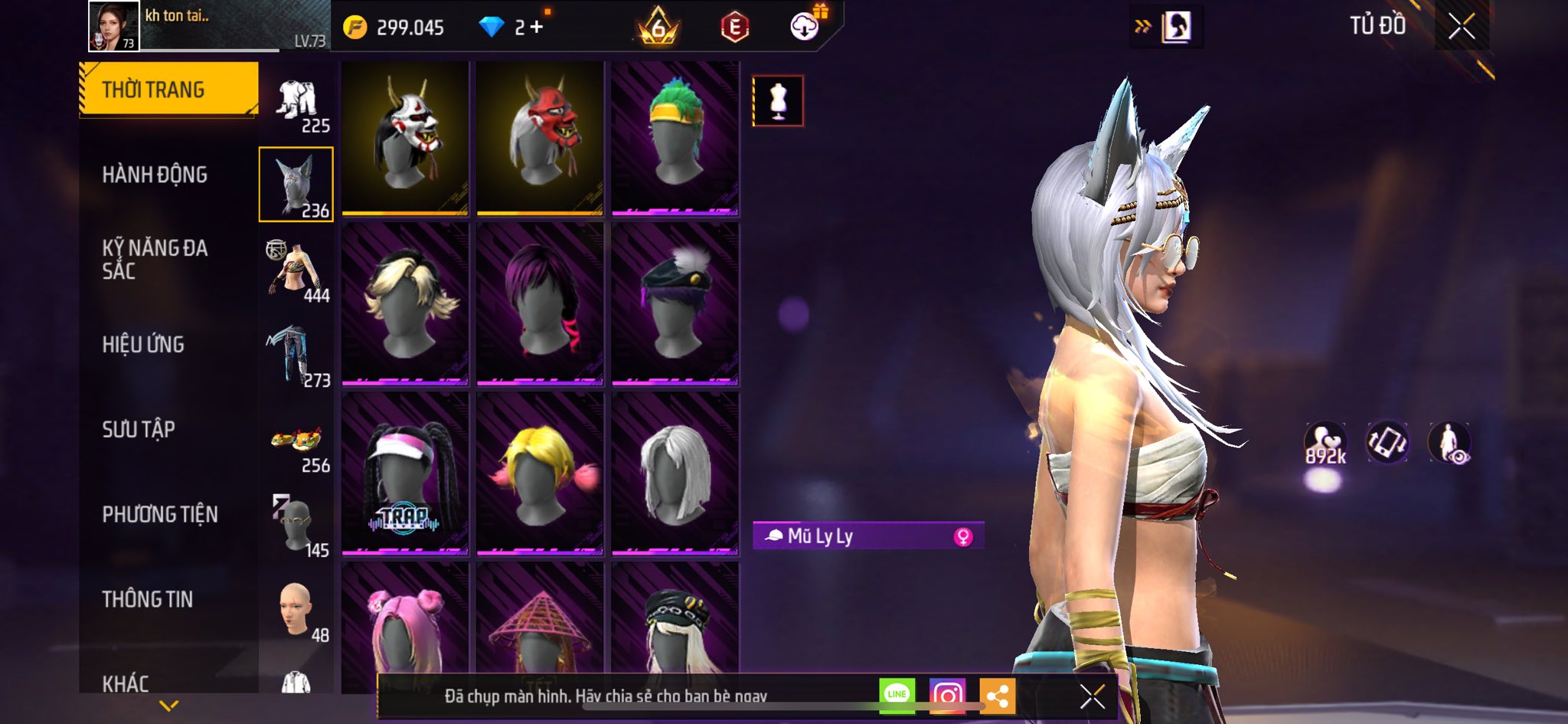
Task: Open the THÔNG TIN section
Action: [x=148, y=599]
